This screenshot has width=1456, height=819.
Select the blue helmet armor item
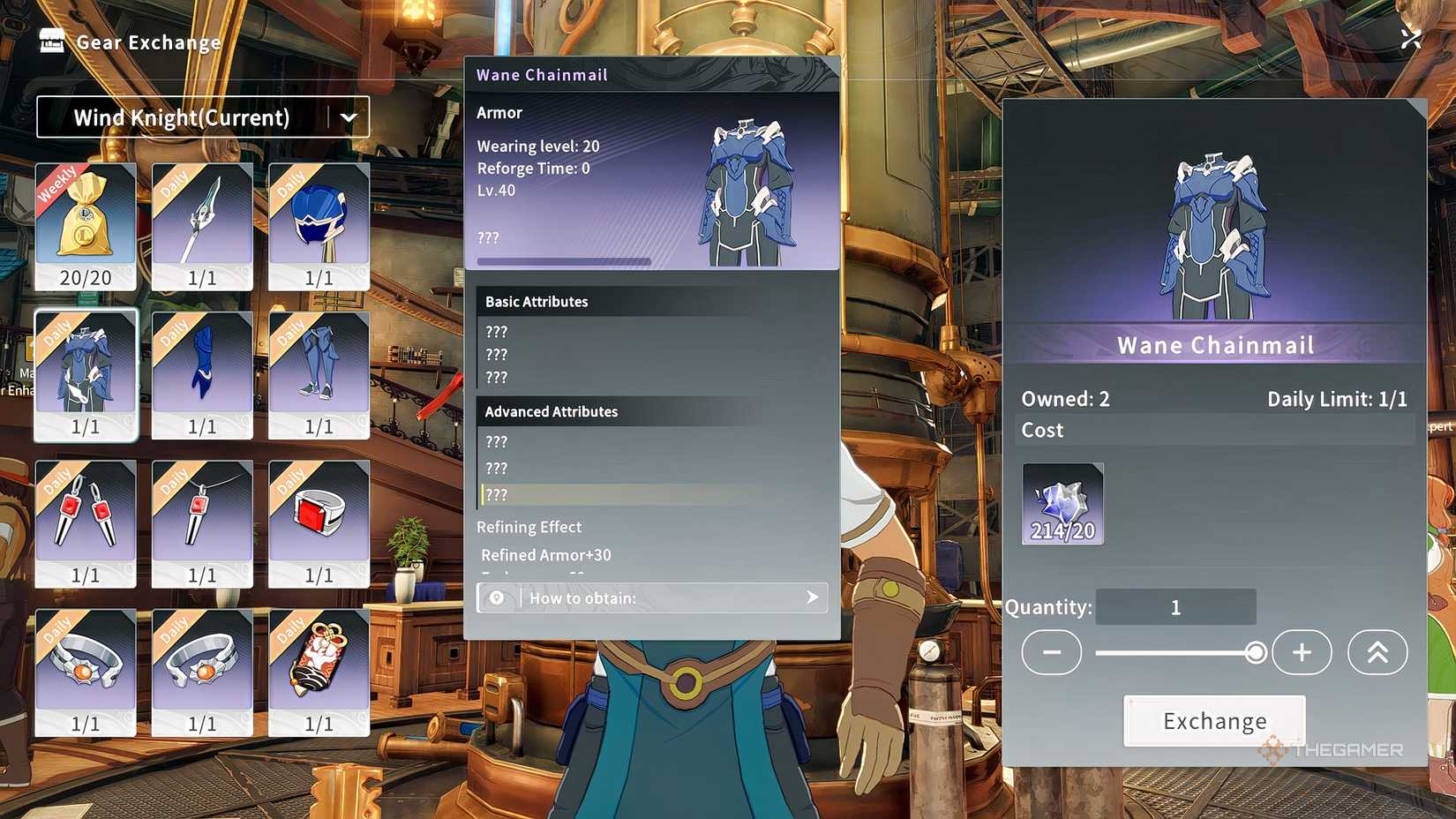pyautogui.click(x=319, y=221)
